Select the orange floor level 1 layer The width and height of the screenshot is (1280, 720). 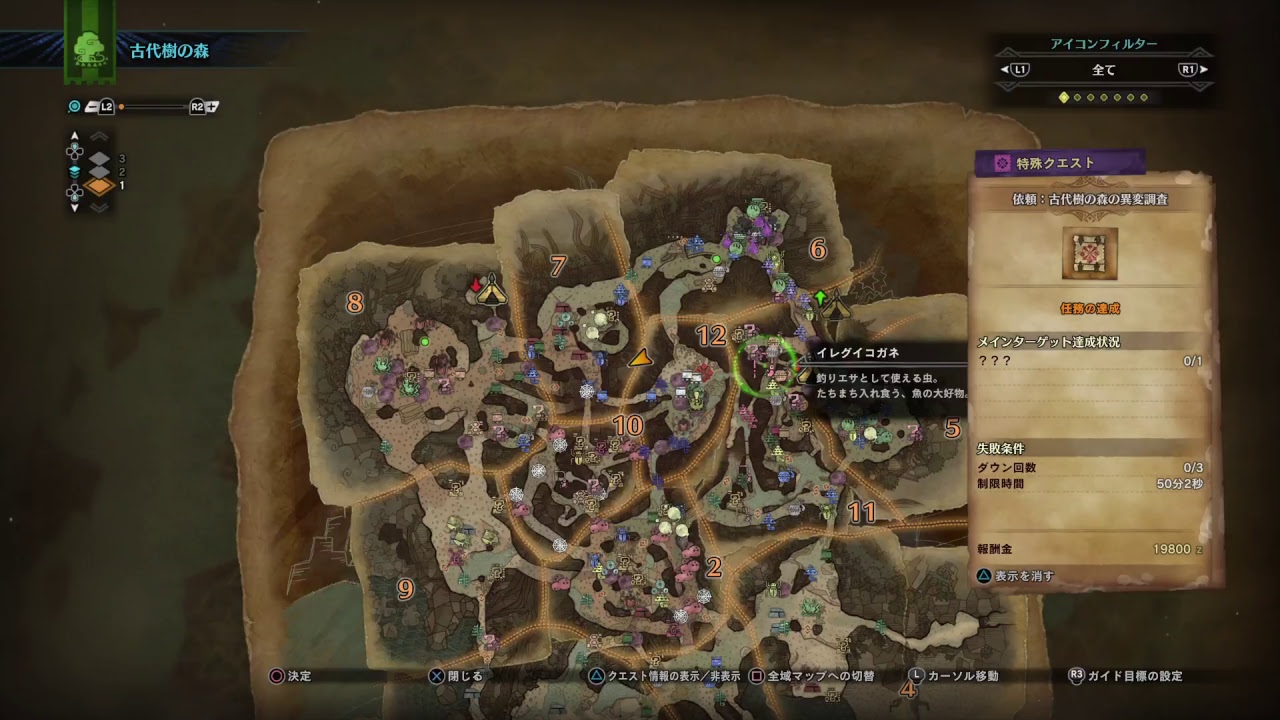(x=101, y=186)
